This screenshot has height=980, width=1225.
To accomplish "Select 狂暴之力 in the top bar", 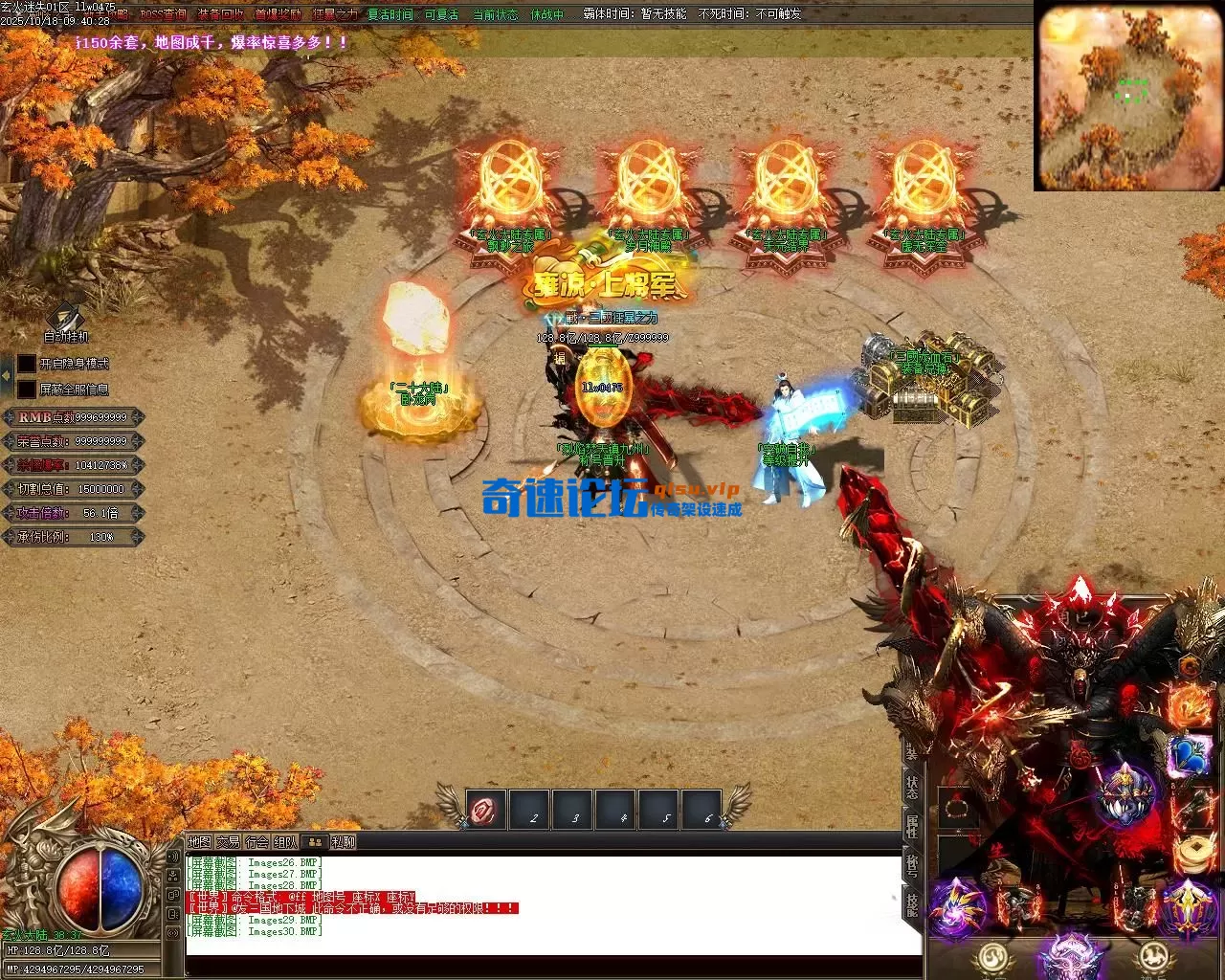I will click(x=335, y=14).
